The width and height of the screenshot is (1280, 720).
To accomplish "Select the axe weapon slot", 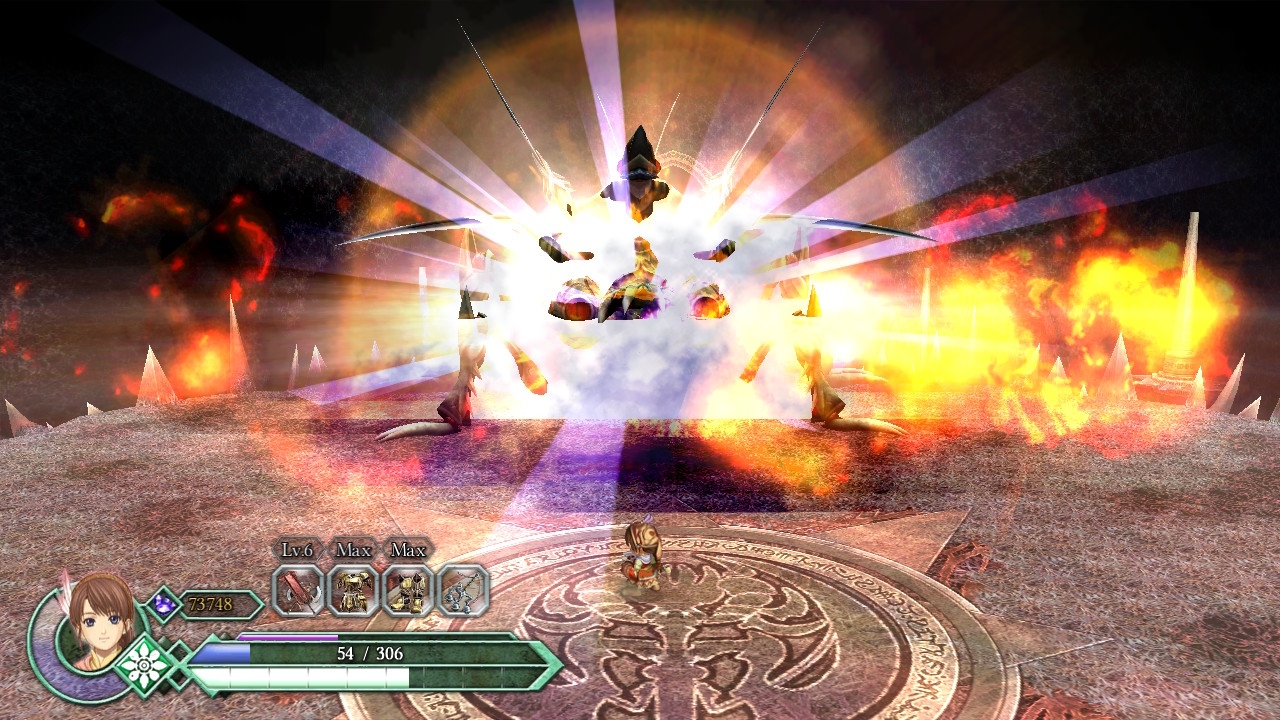I will pyautogui.click(x=298, y=590).
